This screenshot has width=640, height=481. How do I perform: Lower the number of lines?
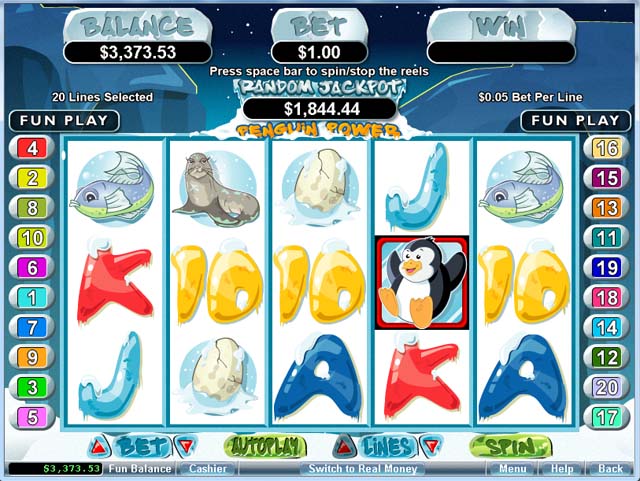(x=429, y=446)
